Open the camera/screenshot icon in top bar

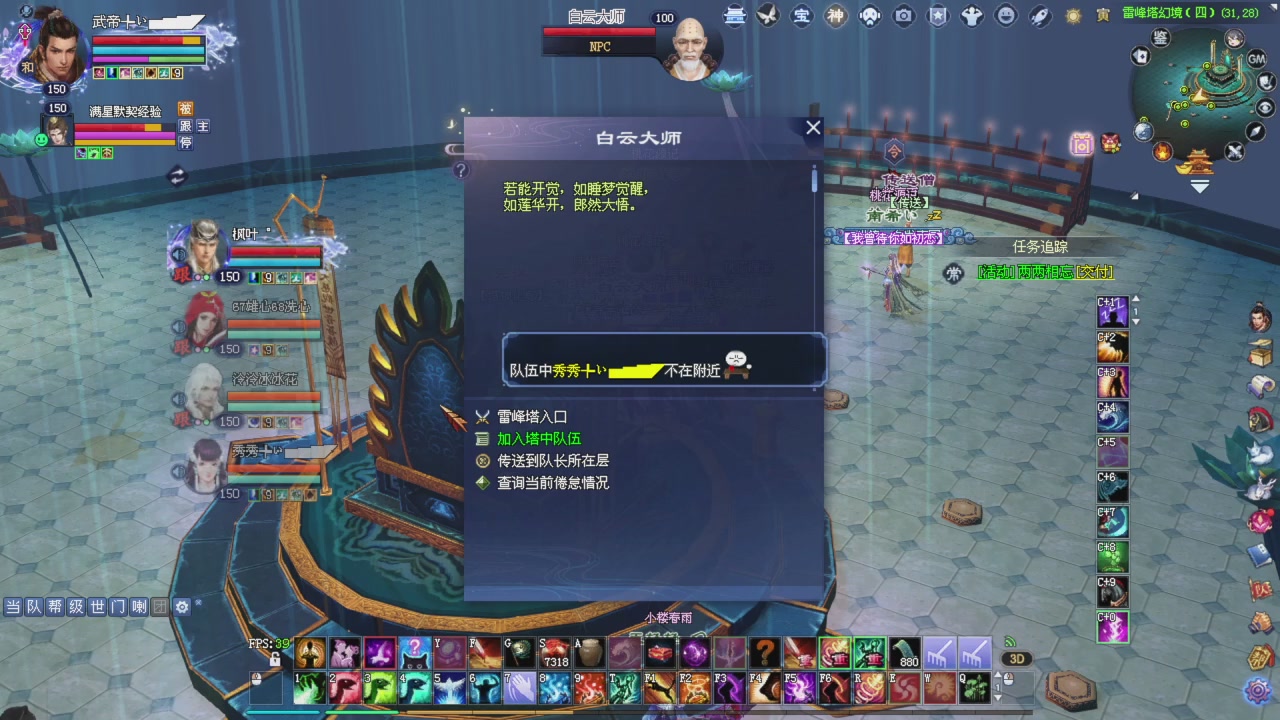pos(903,16)
